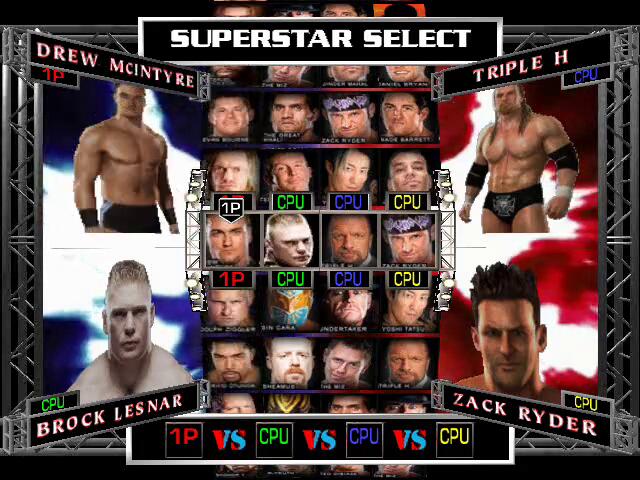Screen dimensions: 640x480
Task: Choose Sheamus from the roster grid
Action: [291, 361]
